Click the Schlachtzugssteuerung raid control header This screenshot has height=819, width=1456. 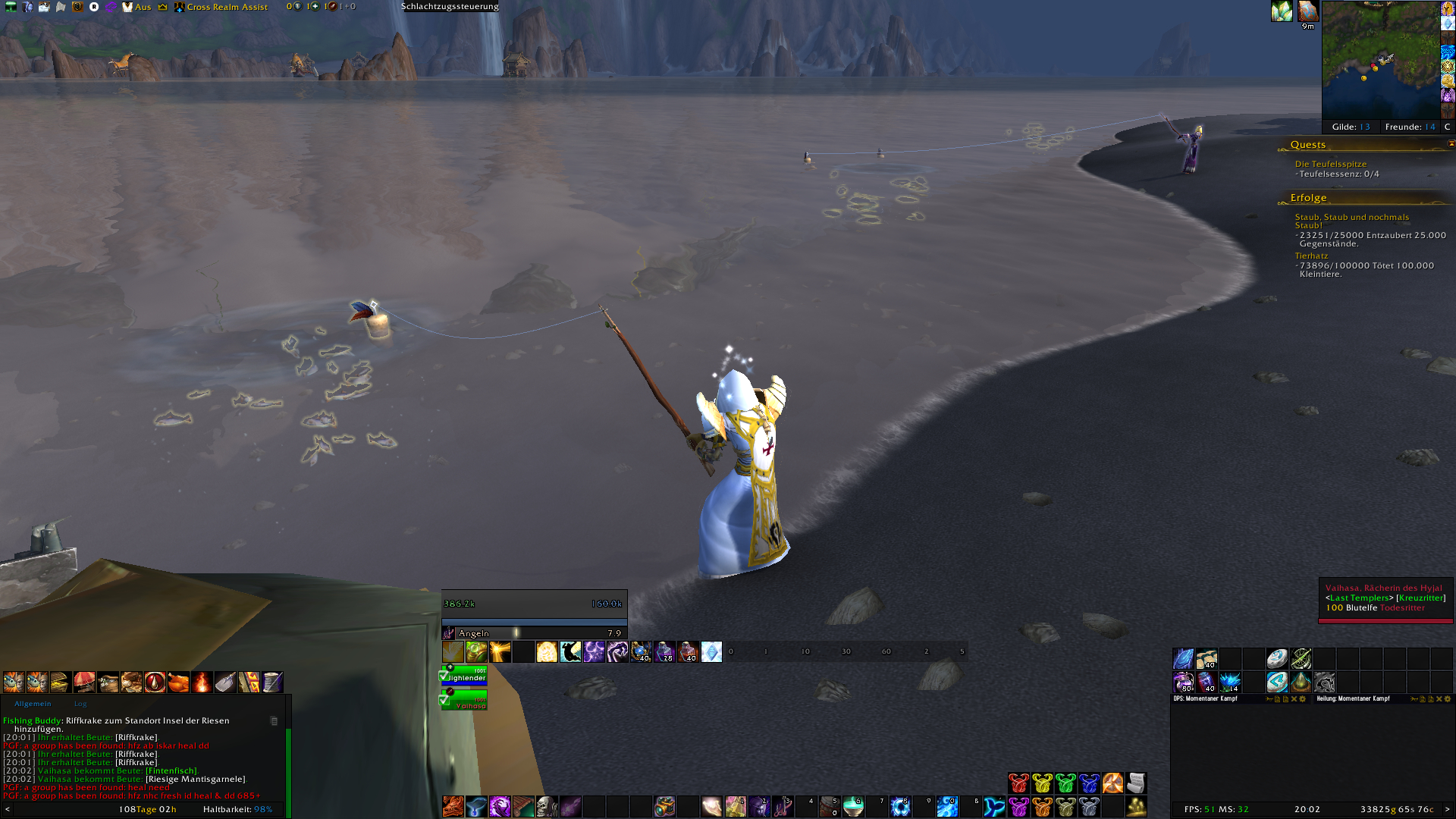pyautogui.click(x=450, y=7)
